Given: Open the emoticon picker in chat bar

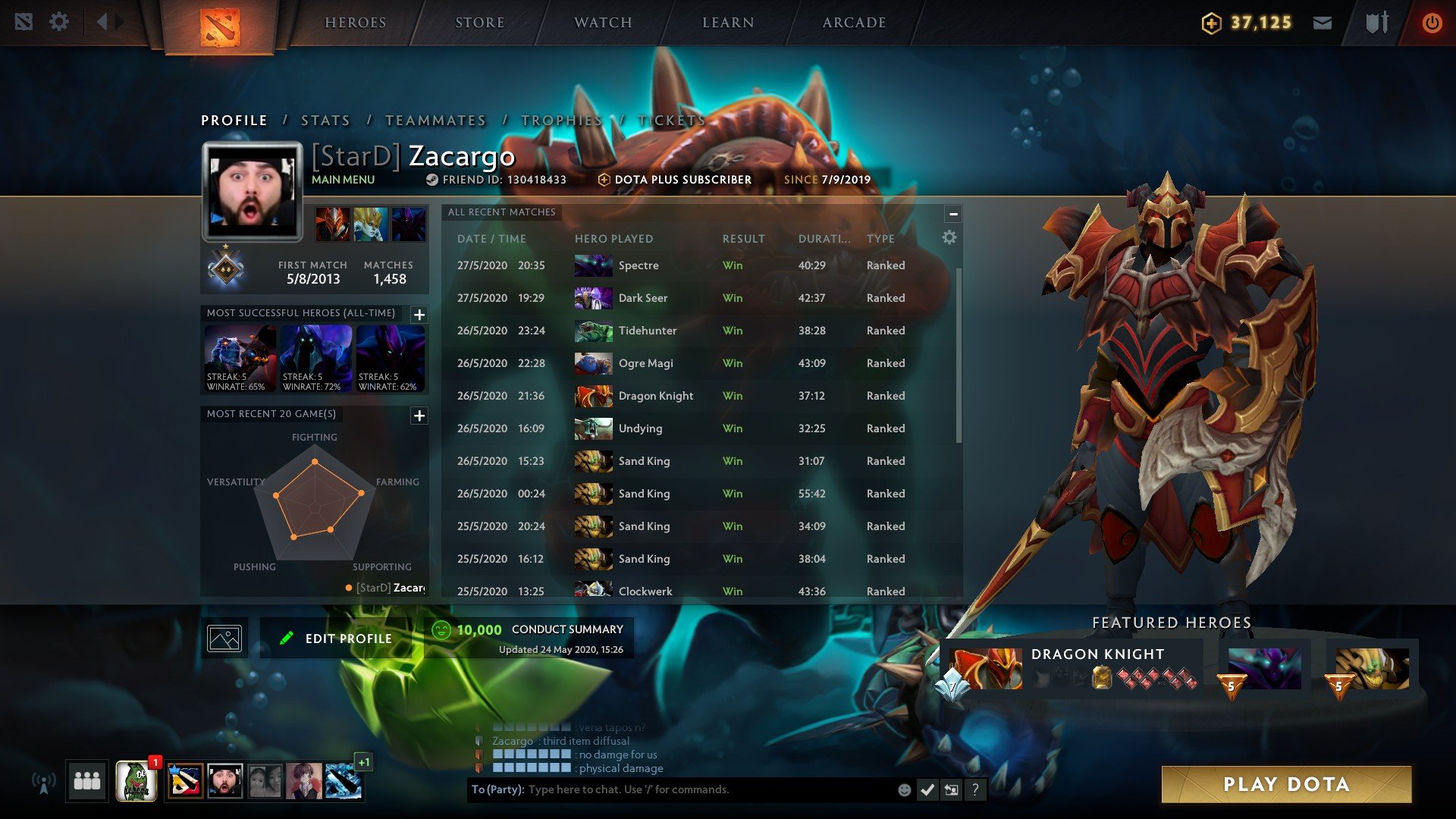Looking at the screenshot, I should pyautogui.click(x=904, y=789).
